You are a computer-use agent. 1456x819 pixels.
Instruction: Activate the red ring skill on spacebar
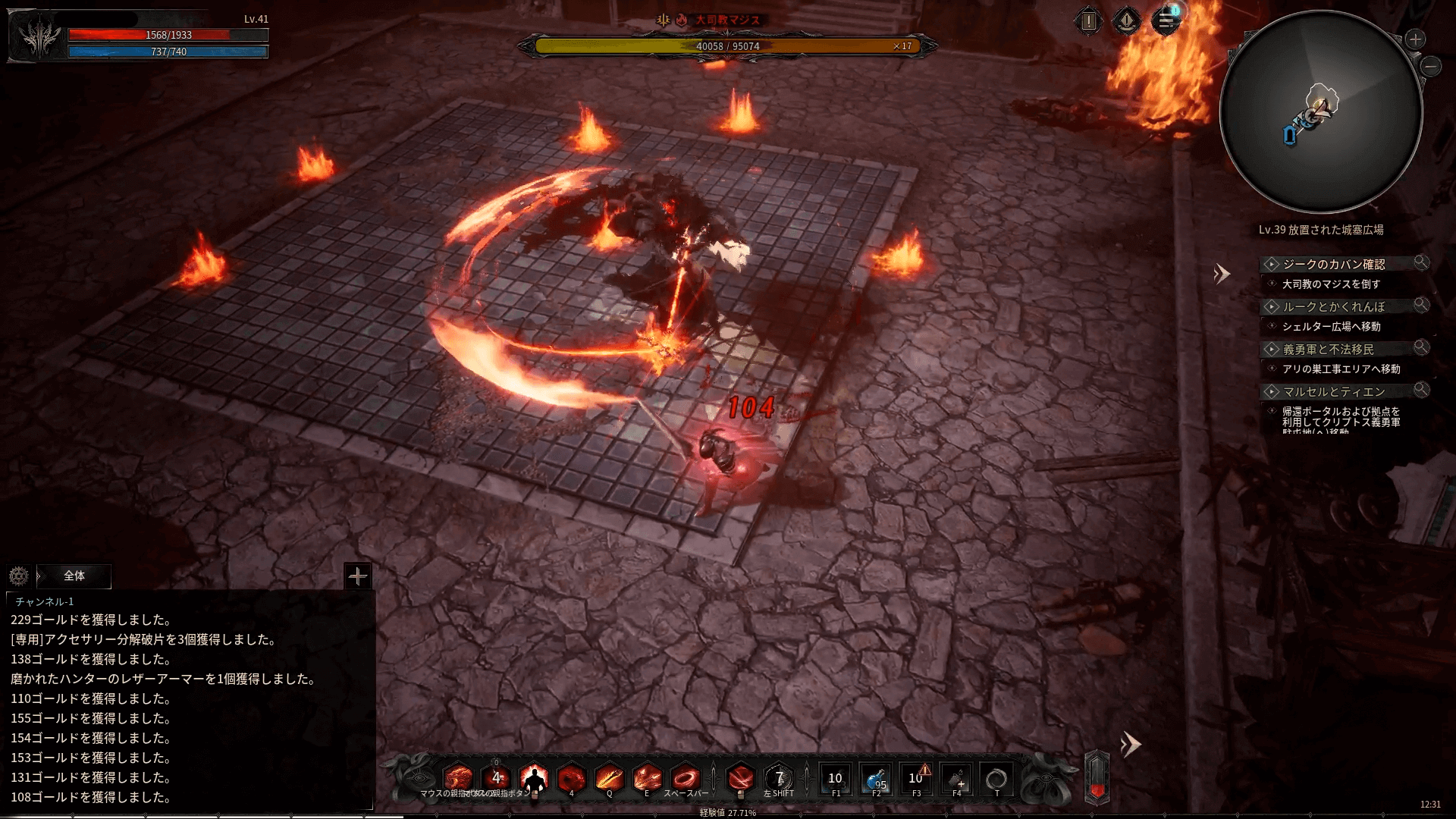click(685, 779)
